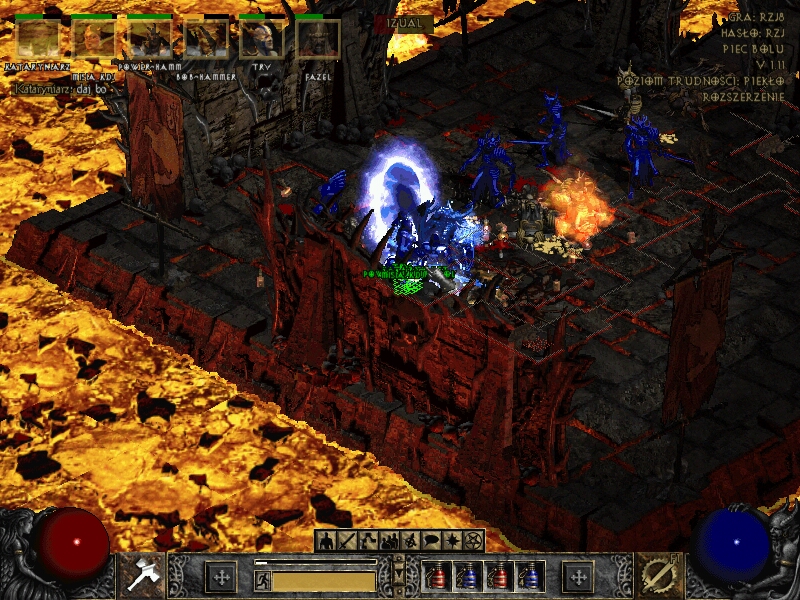Open the quest log starburst icon
Screen dimensions: 800x600
[453, 541]
